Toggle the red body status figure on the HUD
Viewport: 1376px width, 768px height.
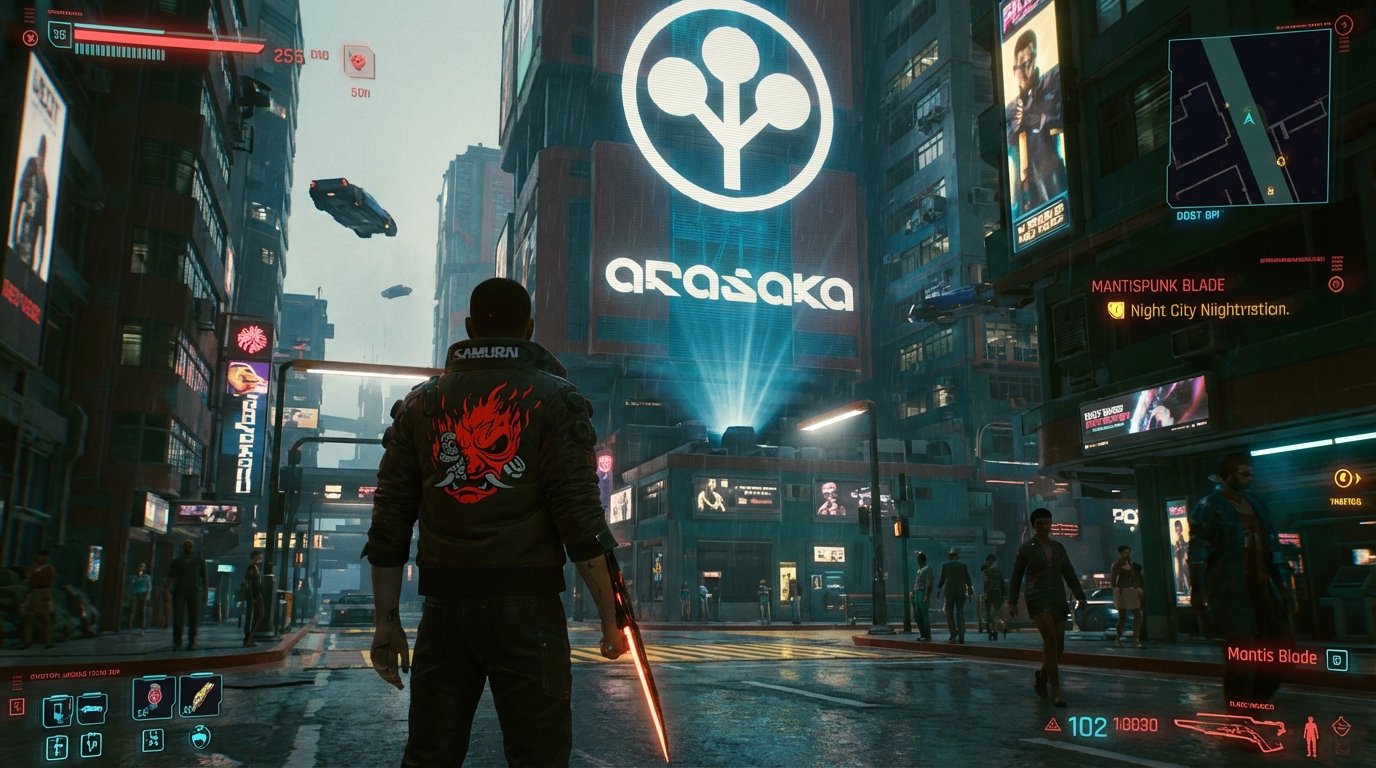[1311, 735]
